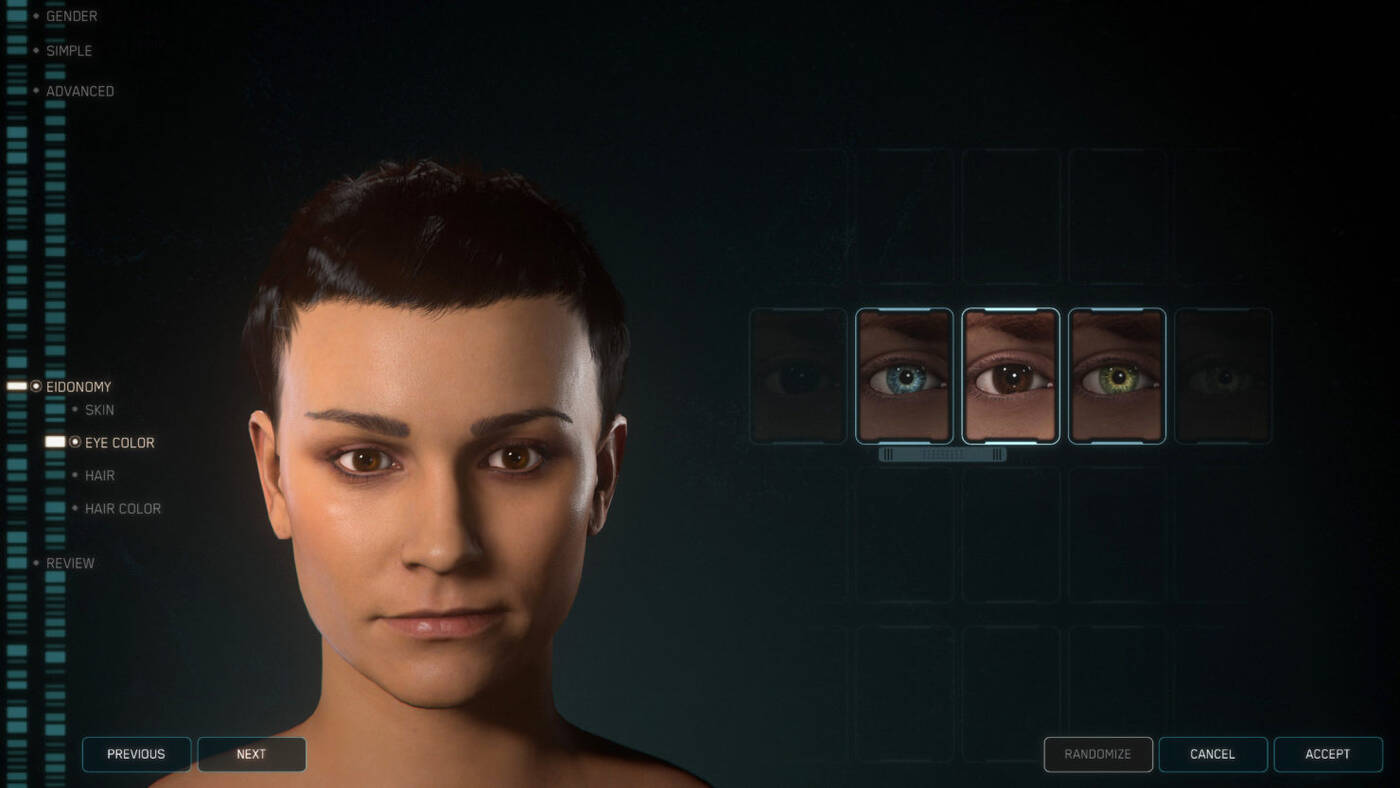The width and height of the screenshot is (1400, 788).
Task: Jump to the REVIEW step
Action: [x=70, y=563]
